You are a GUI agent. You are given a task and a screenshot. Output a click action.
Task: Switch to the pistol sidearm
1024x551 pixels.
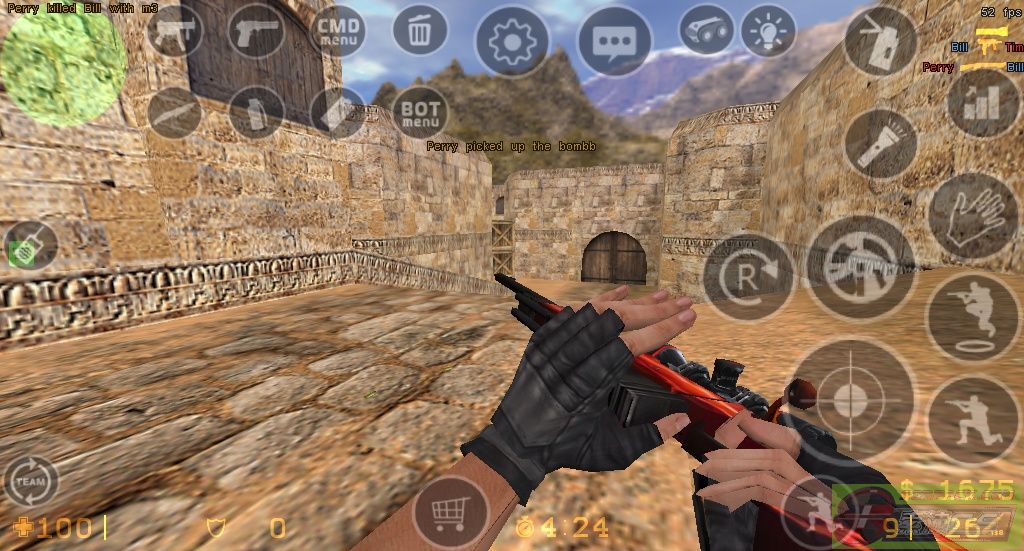click(256, 32)
